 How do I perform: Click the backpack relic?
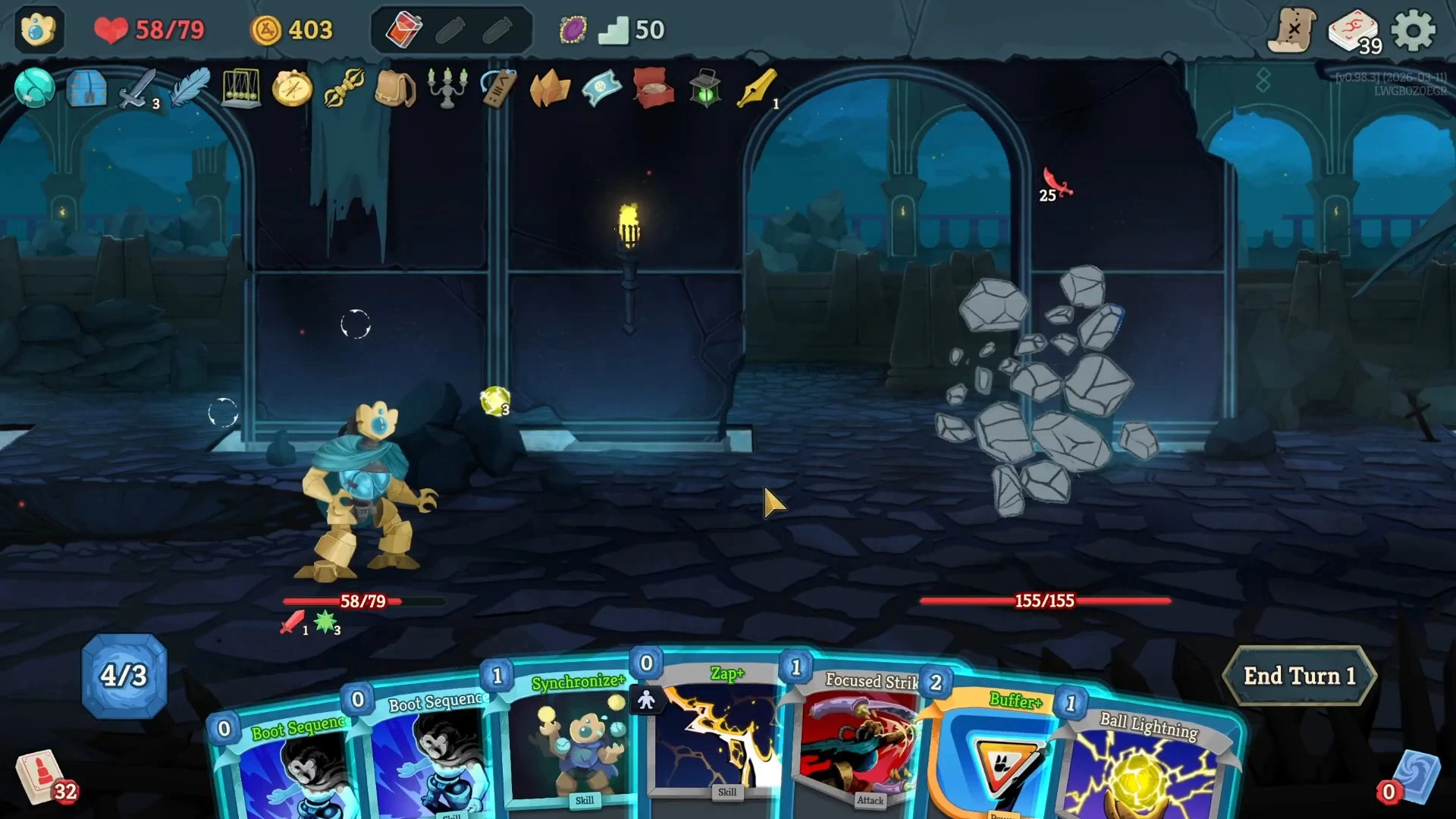pyautogui.click(x=395, y=89)
